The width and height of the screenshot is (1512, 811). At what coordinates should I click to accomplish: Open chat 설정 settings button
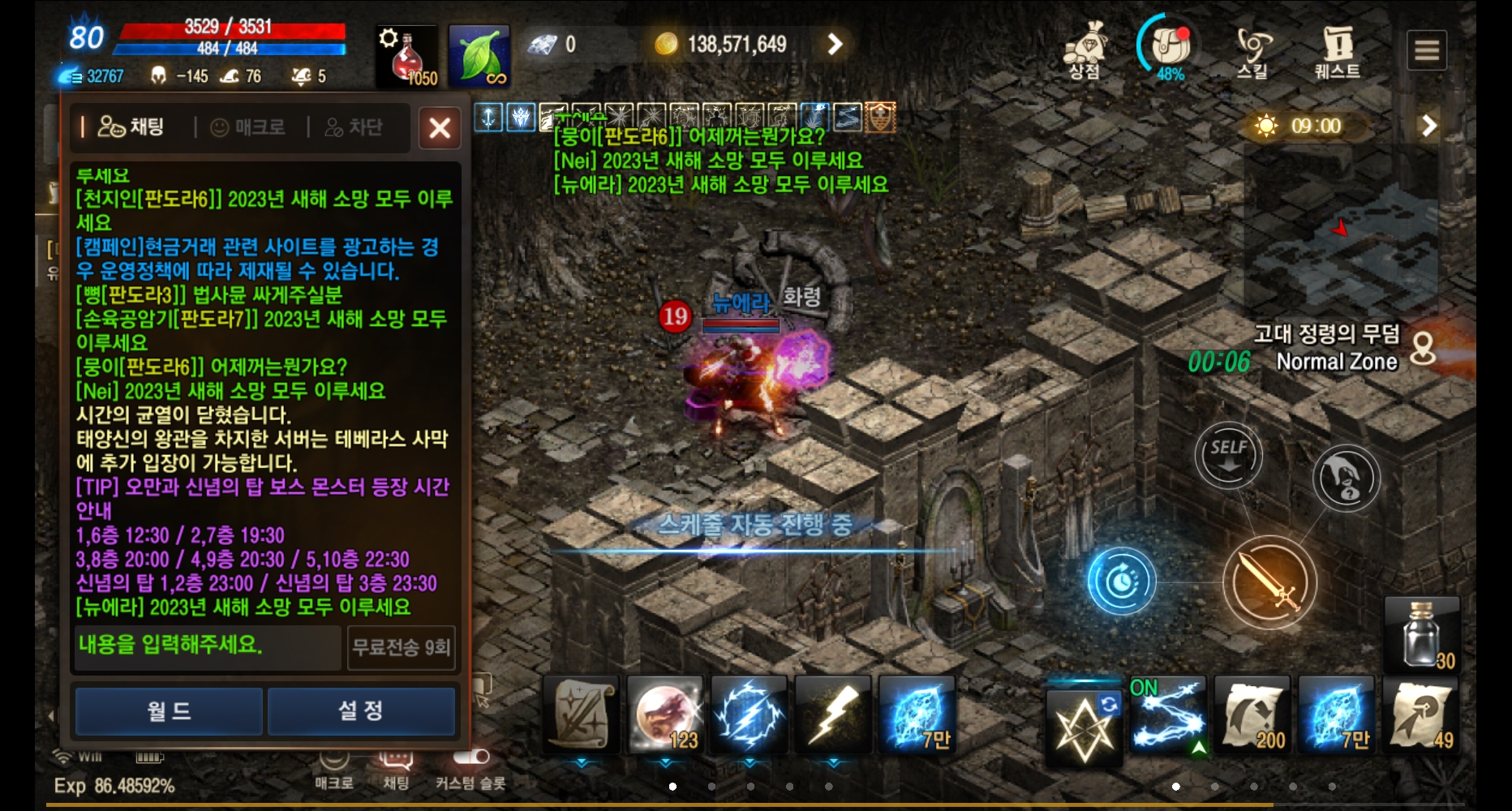pos(361,711)
